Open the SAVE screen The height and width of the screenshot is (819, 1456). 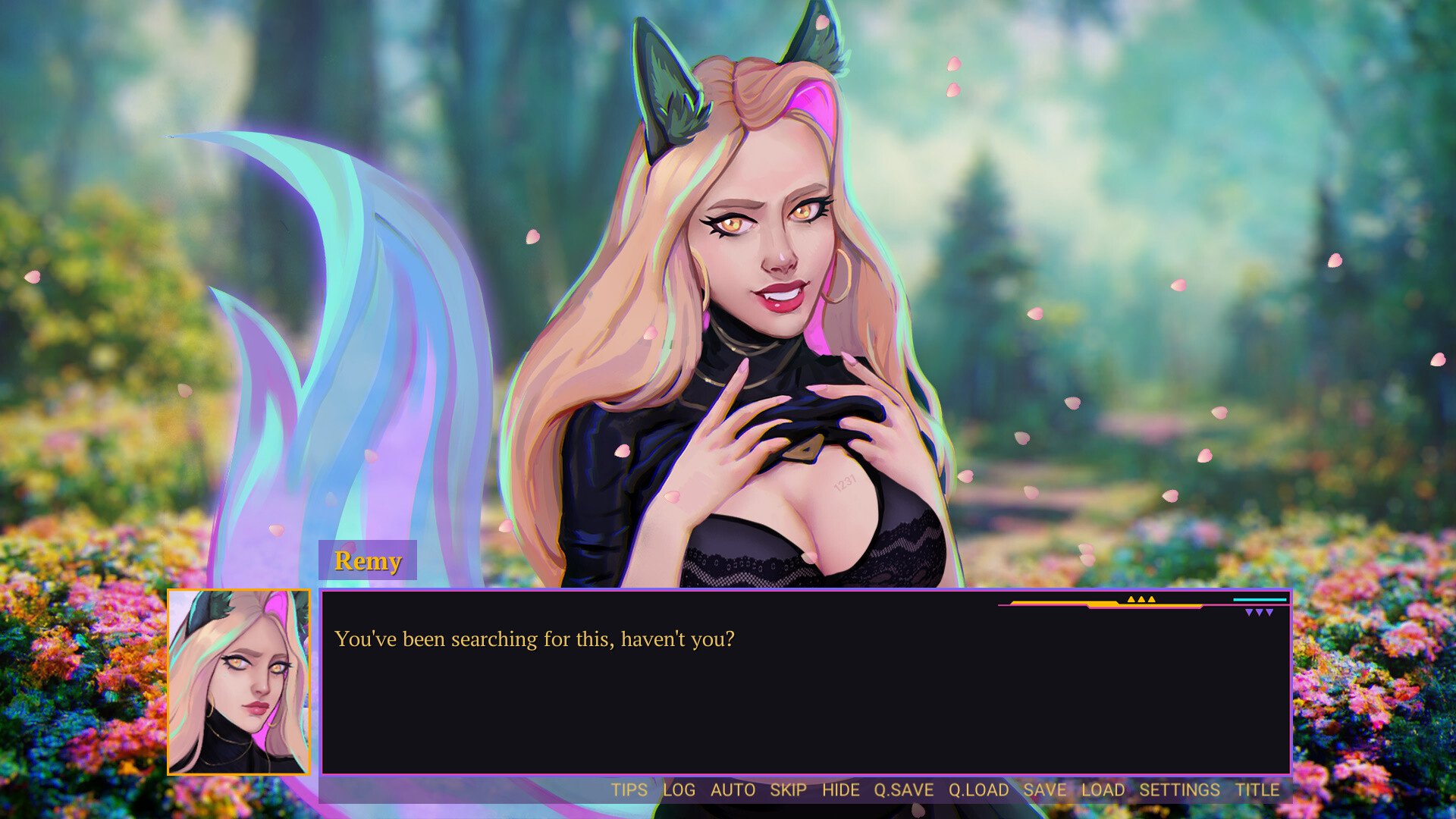tap(1044, 790)
